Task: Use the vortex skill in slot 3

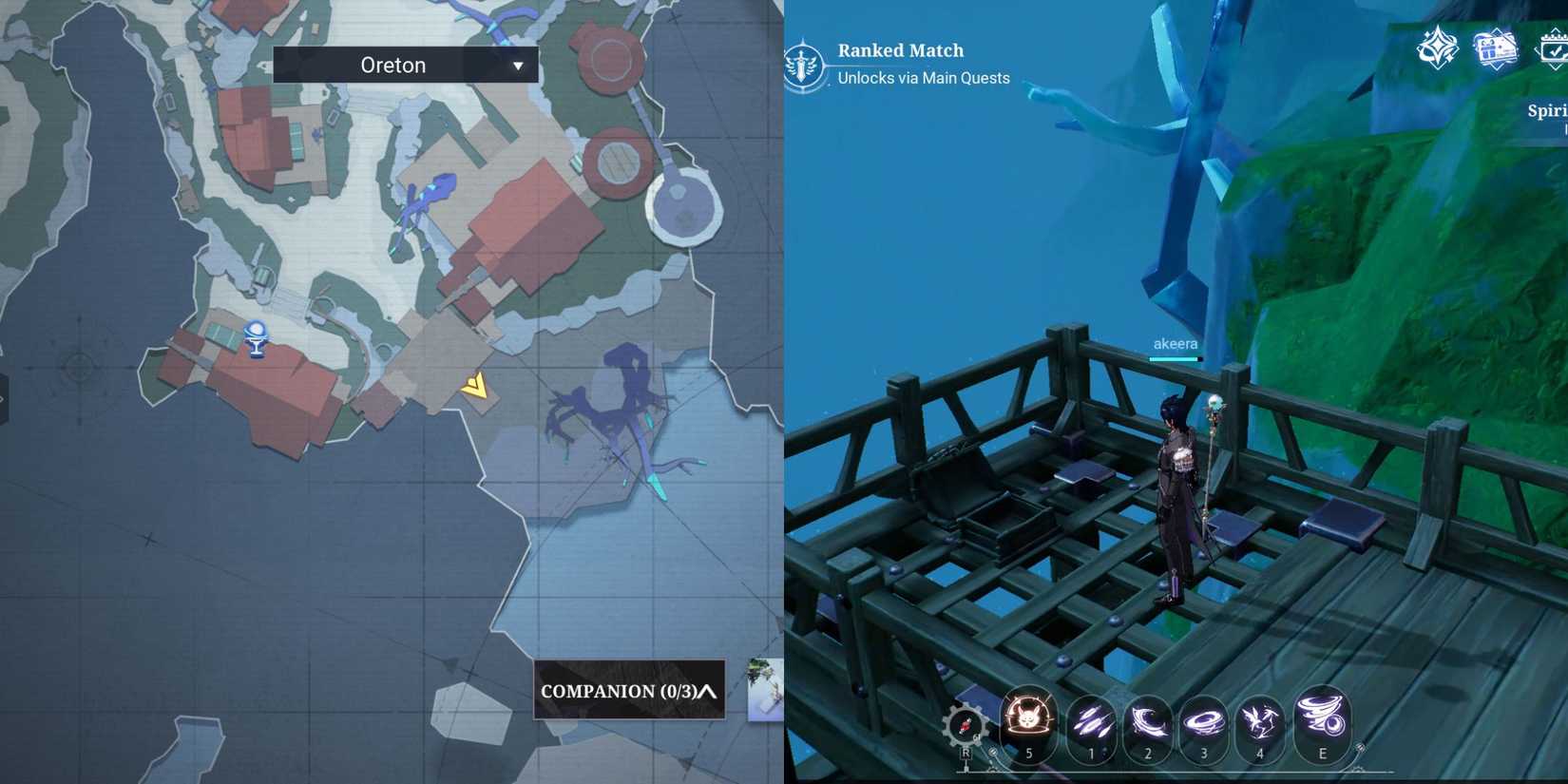Action: [1203, 725]
